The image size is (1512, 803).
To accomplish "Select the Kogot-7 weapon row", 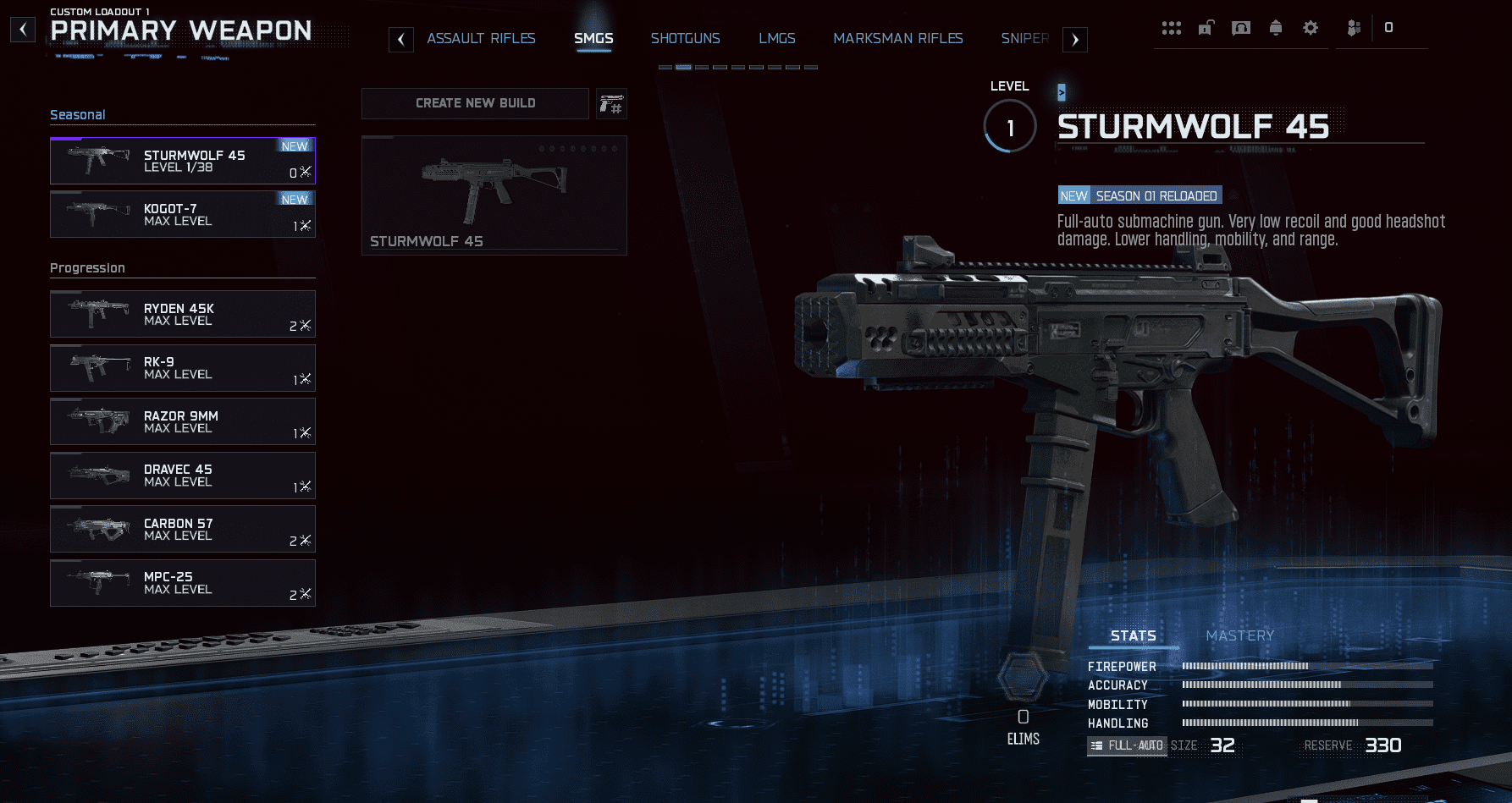I will click(182, 214).
